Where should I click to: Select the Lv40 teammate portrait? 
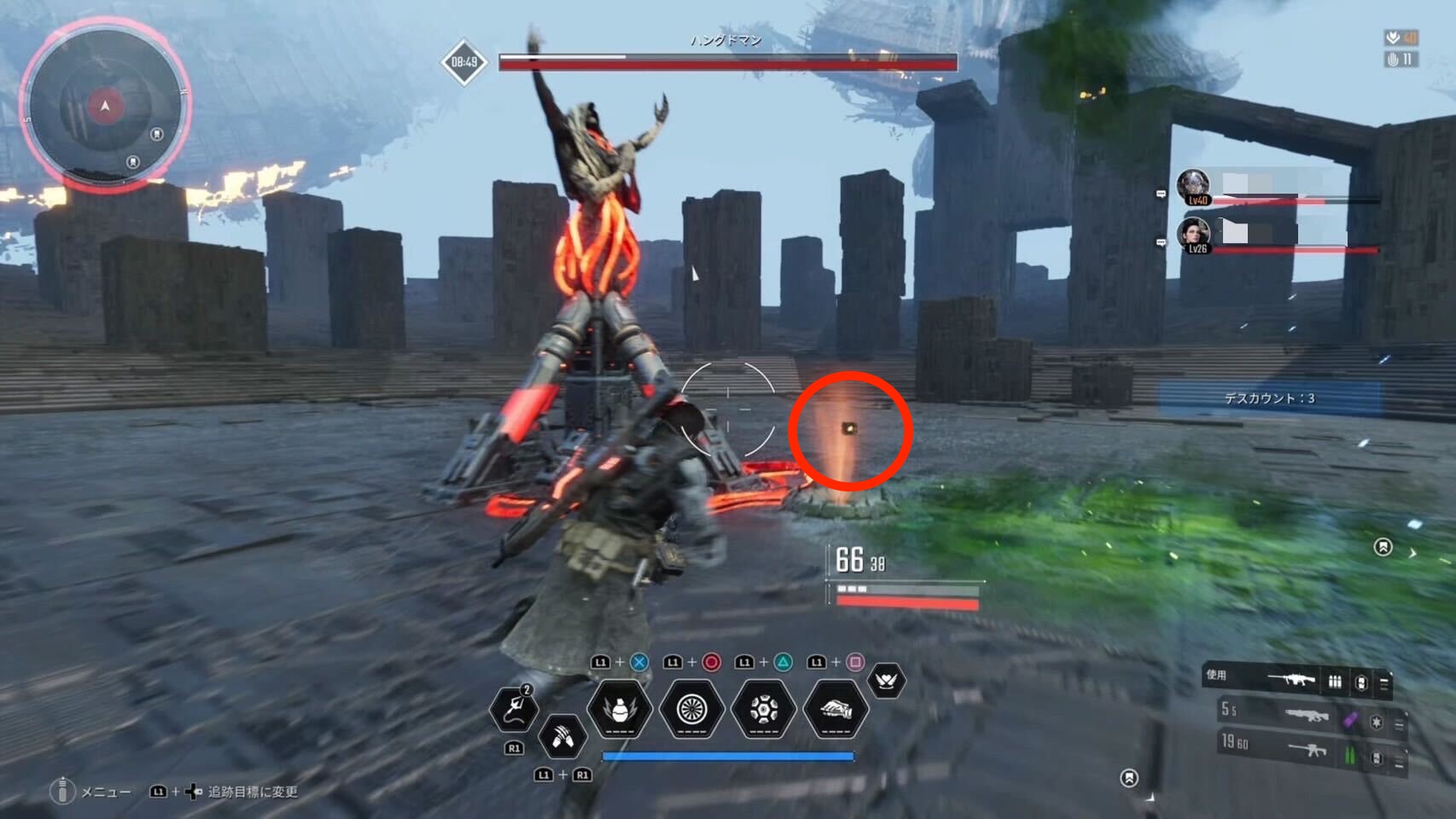pos(1193,186)
